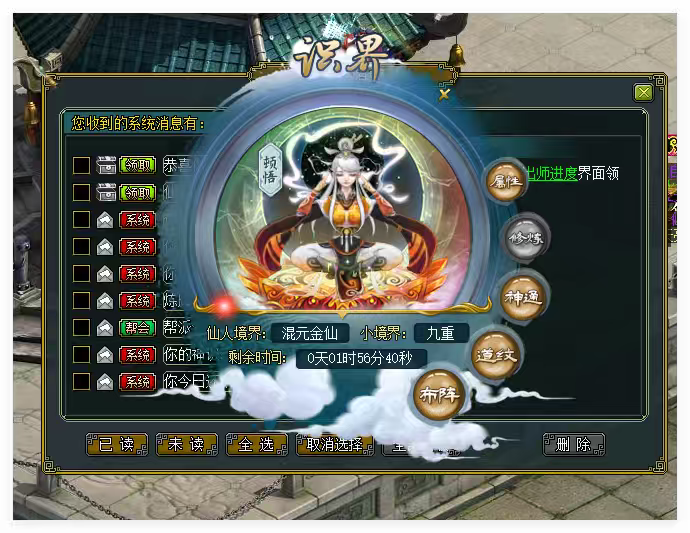
Task: Click the 未读 unread button
Action: [187, 444]
